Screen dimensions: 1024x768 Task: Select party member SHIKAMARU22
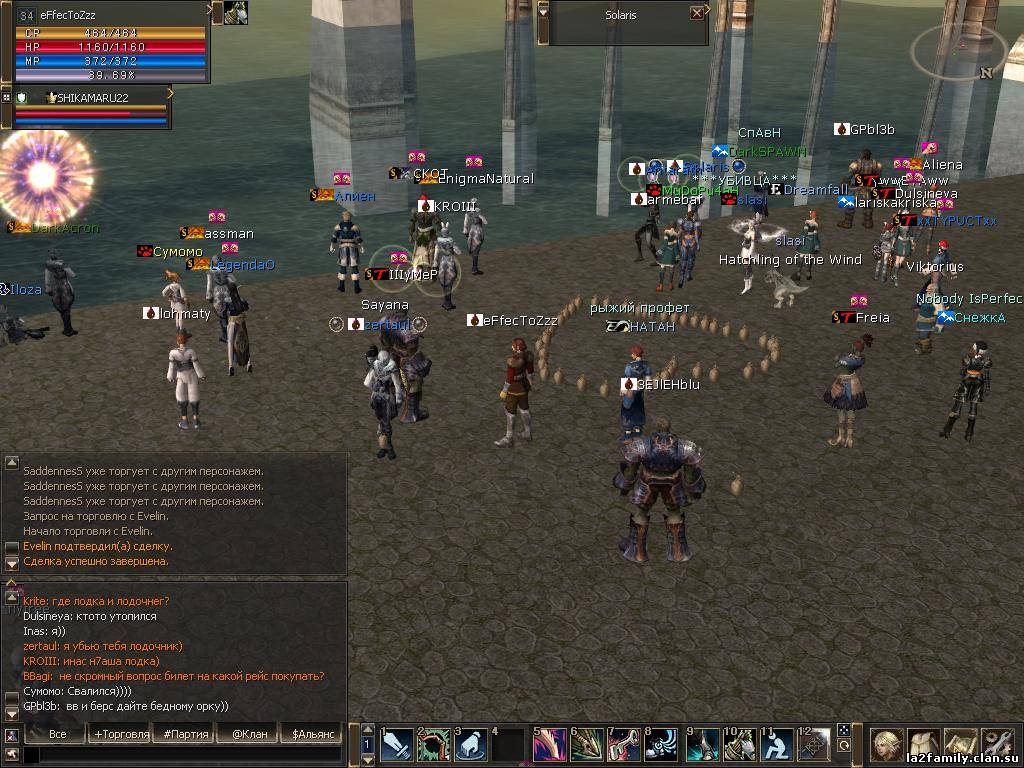(x=90, y=97)
